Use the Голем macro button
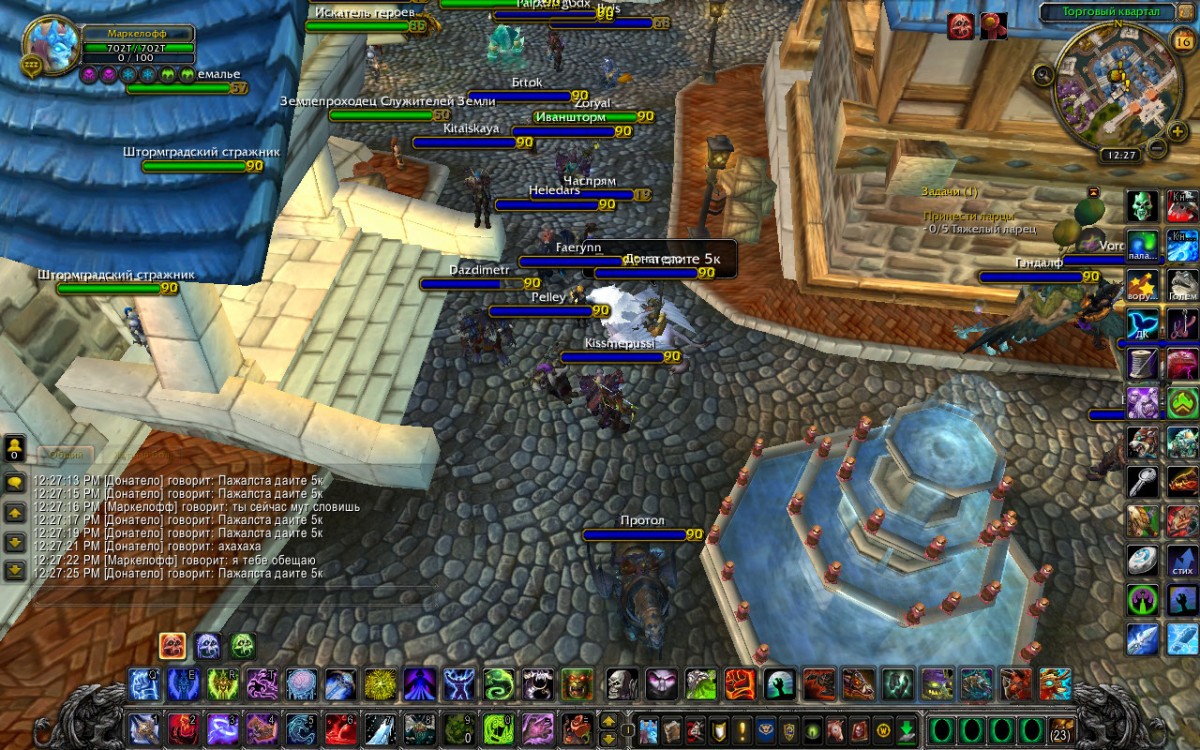This screenshot has width=1200, height=750. [1182, 284]
